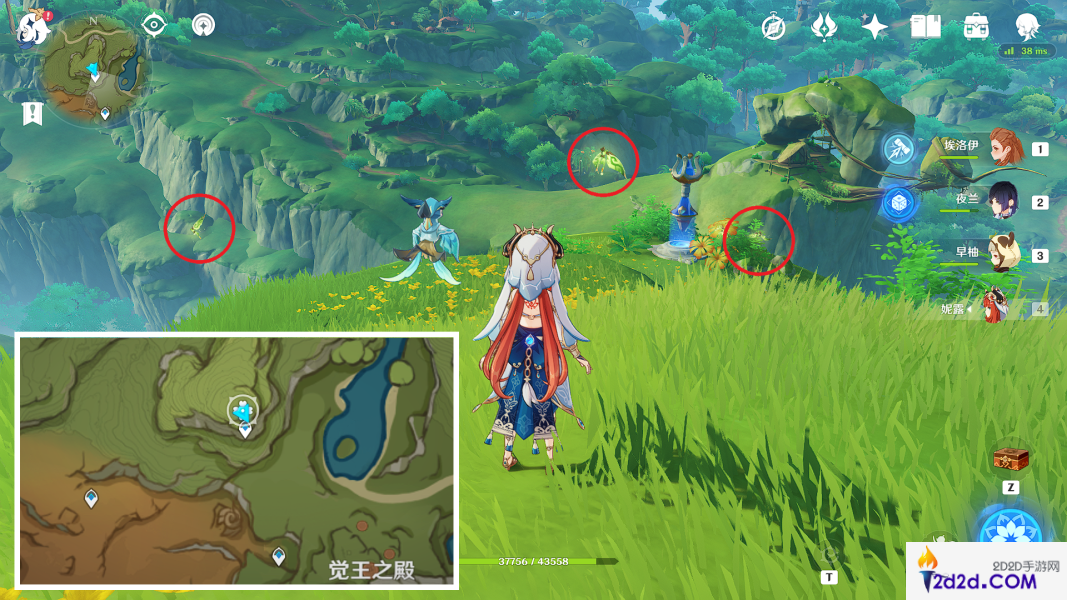The width and height of the screenshot is (1067, 600).
Task: Switch to party member 埃洛伊
Action: pos(1003,147)
